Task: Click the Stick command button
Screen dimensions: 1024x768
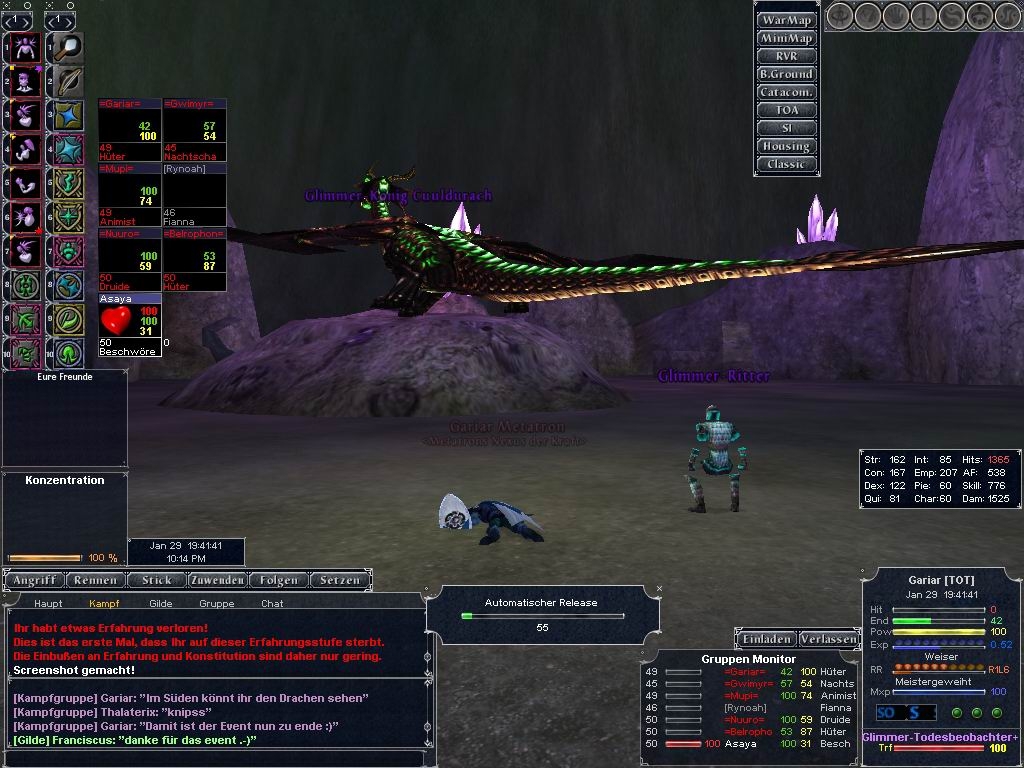Action: click(x=157, y=580)
